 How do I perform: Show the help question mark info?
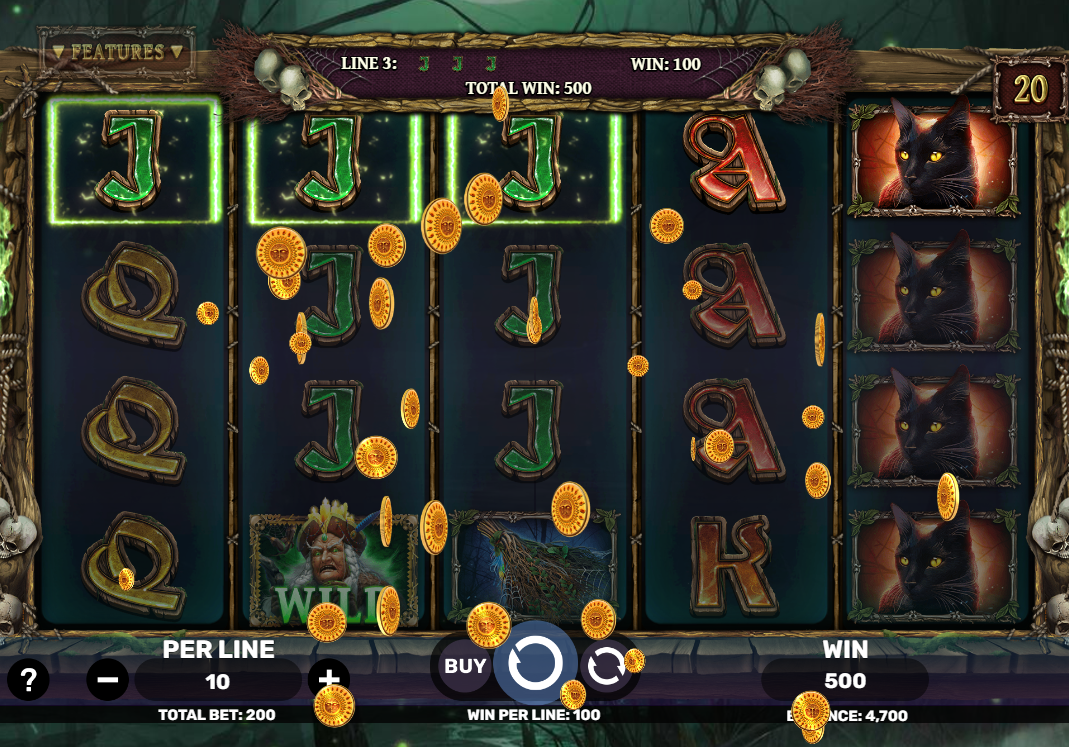(28, 681)
